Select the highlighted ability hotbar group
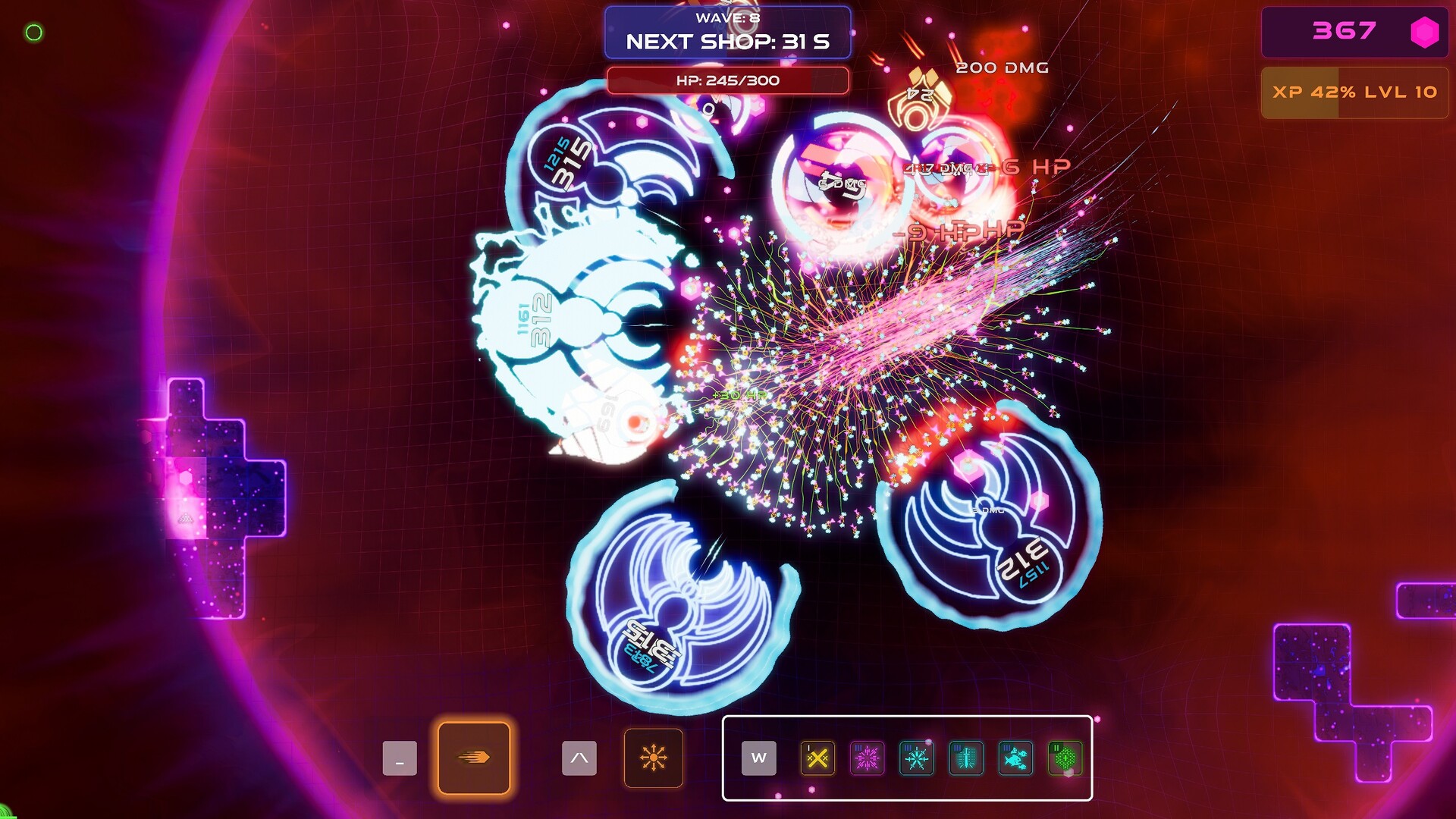 coord(906,758)
